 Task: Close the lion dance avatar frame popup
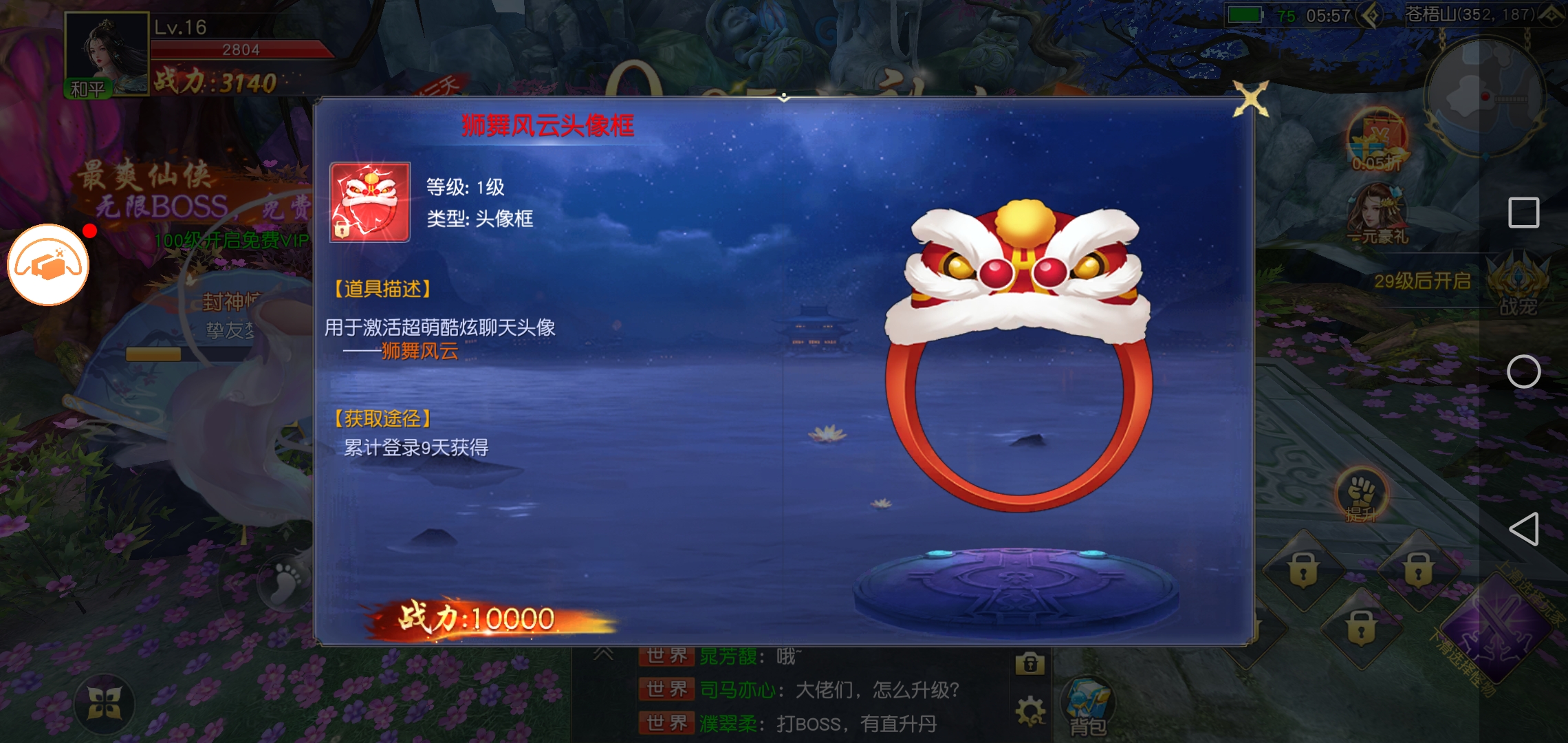tap(1250, 100)
